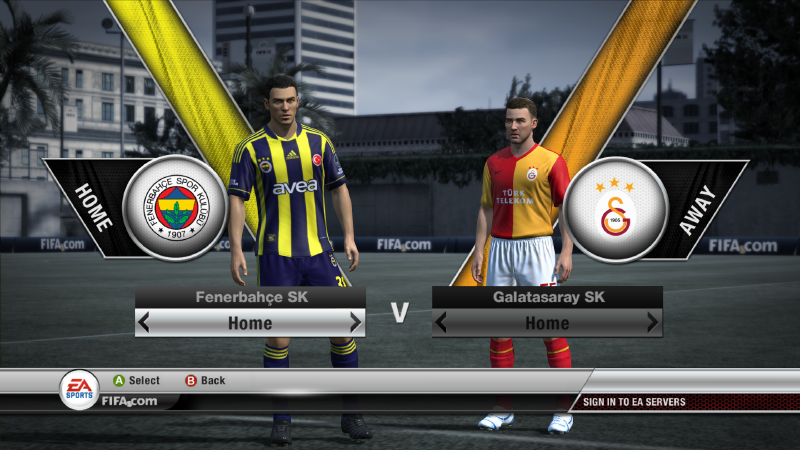Choose the Galatasaray SK team name bar
The width and height of the screenshot is (800, 450).
pos(547,297)
